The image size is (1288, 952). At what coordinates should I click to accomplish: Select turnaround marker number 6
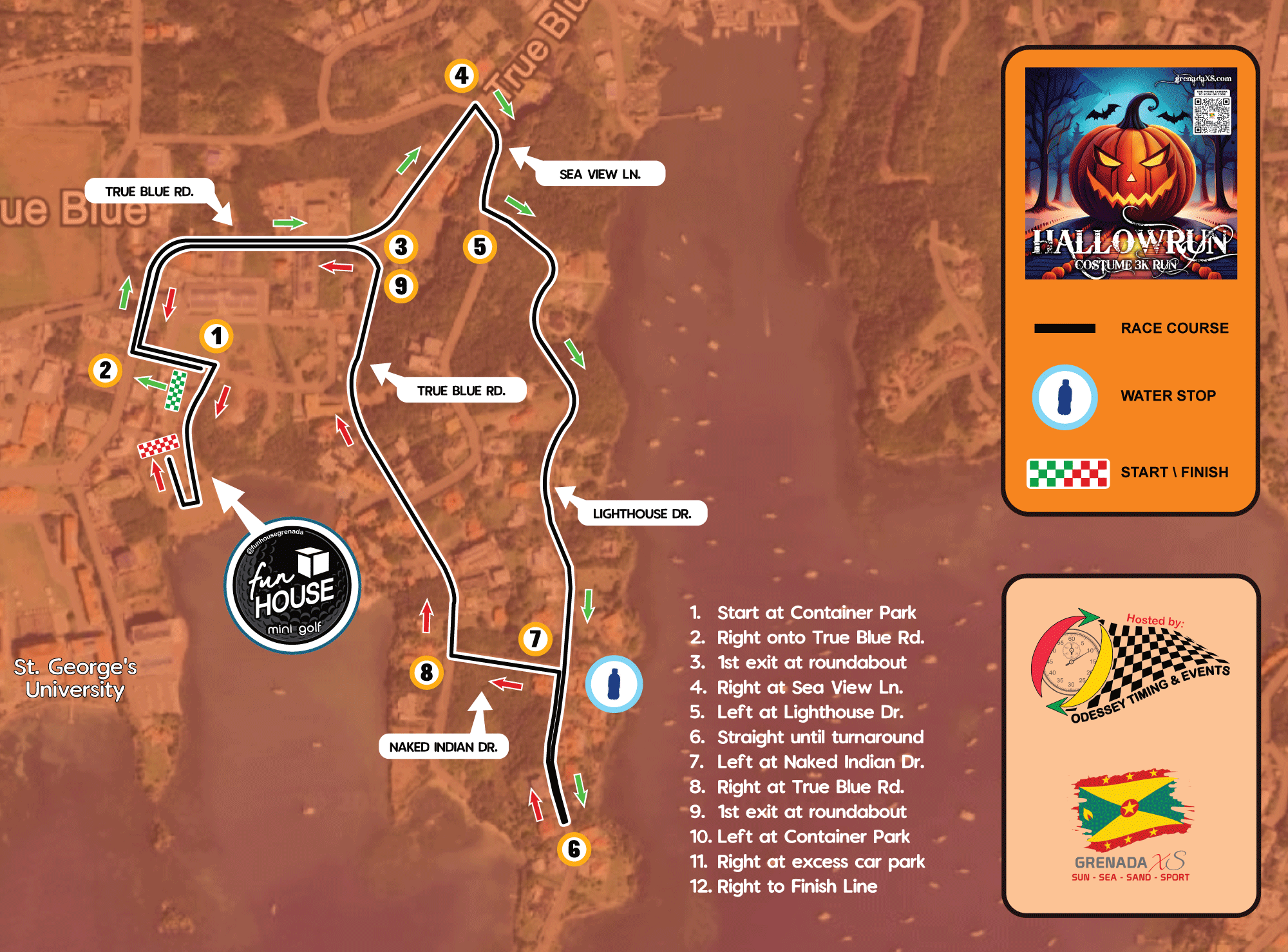[x=574, y=849]
